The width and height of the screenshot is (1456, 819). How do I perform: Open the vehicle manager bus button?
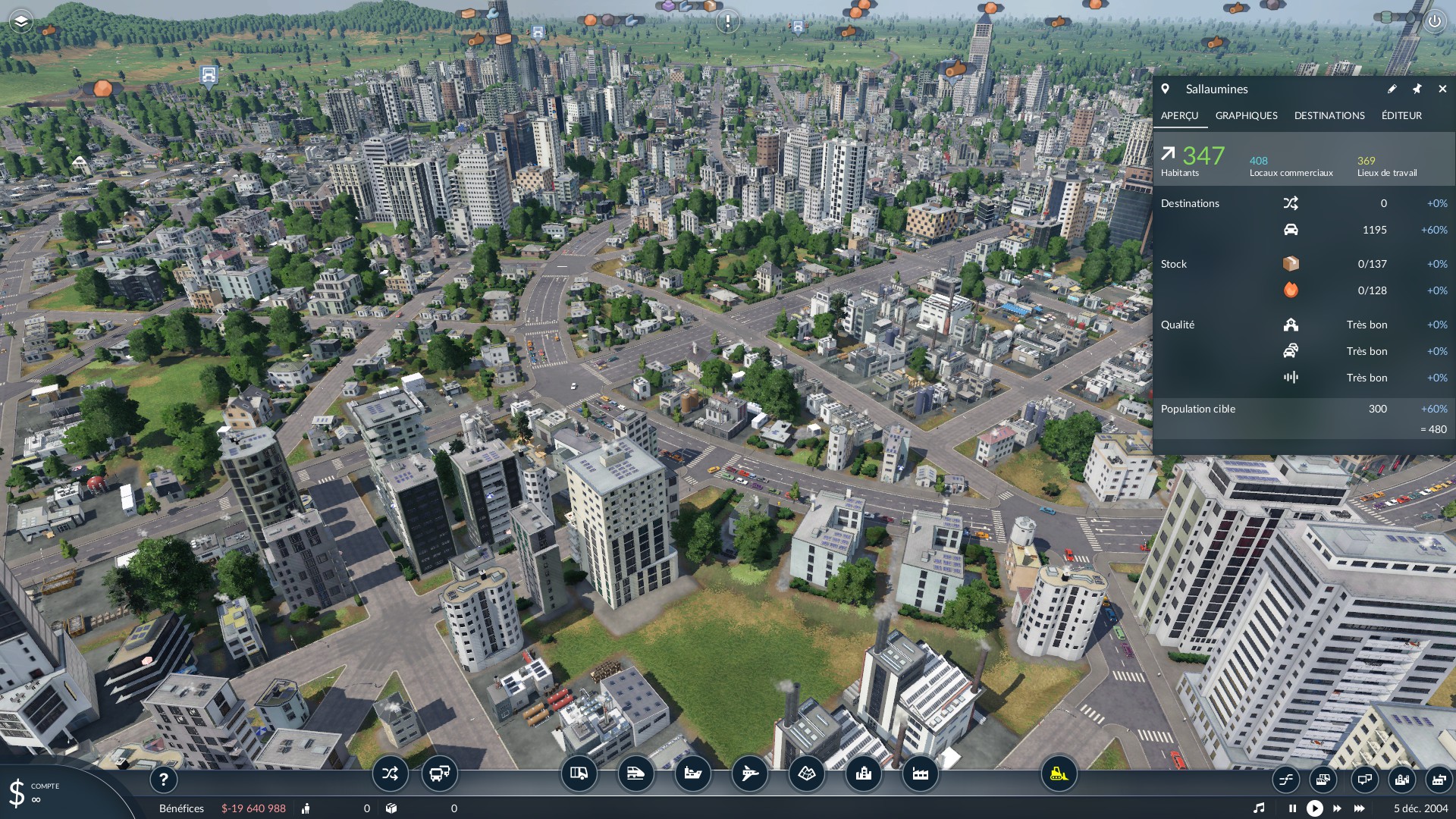tap(439, 774)
